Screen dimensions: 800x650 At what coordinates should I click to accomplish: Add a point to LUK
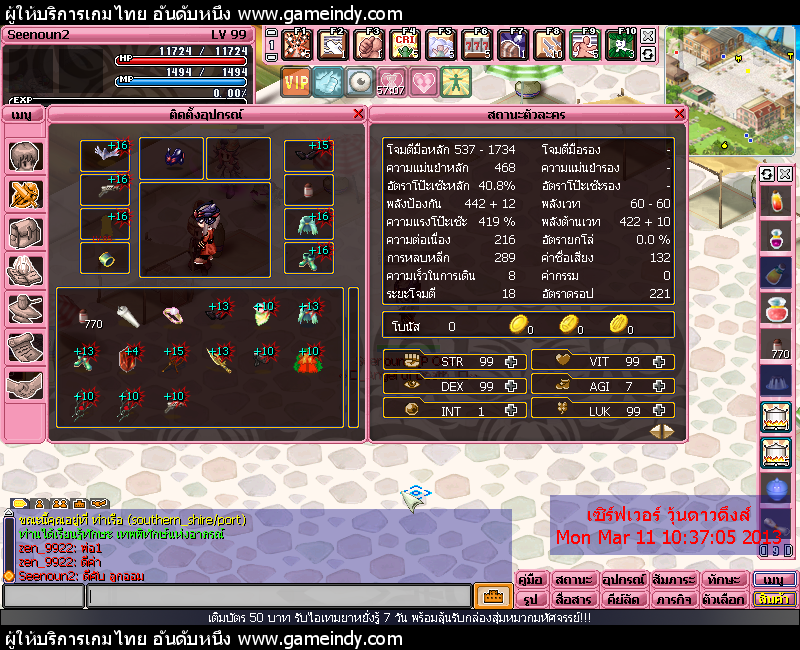(x=659, y=408)
